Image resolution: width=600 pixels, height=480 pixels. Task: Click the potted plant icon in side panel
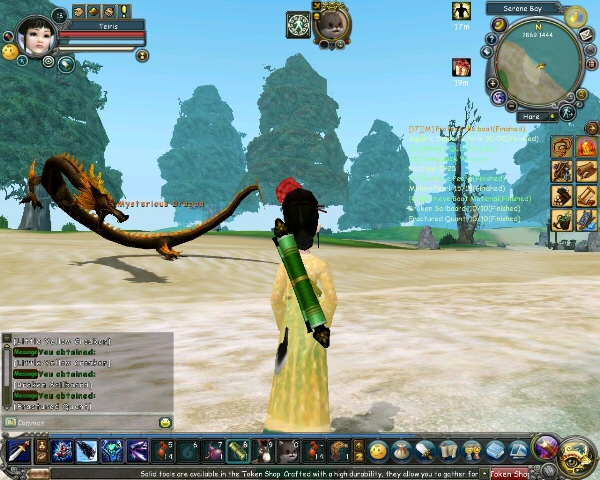pos(563,219)
